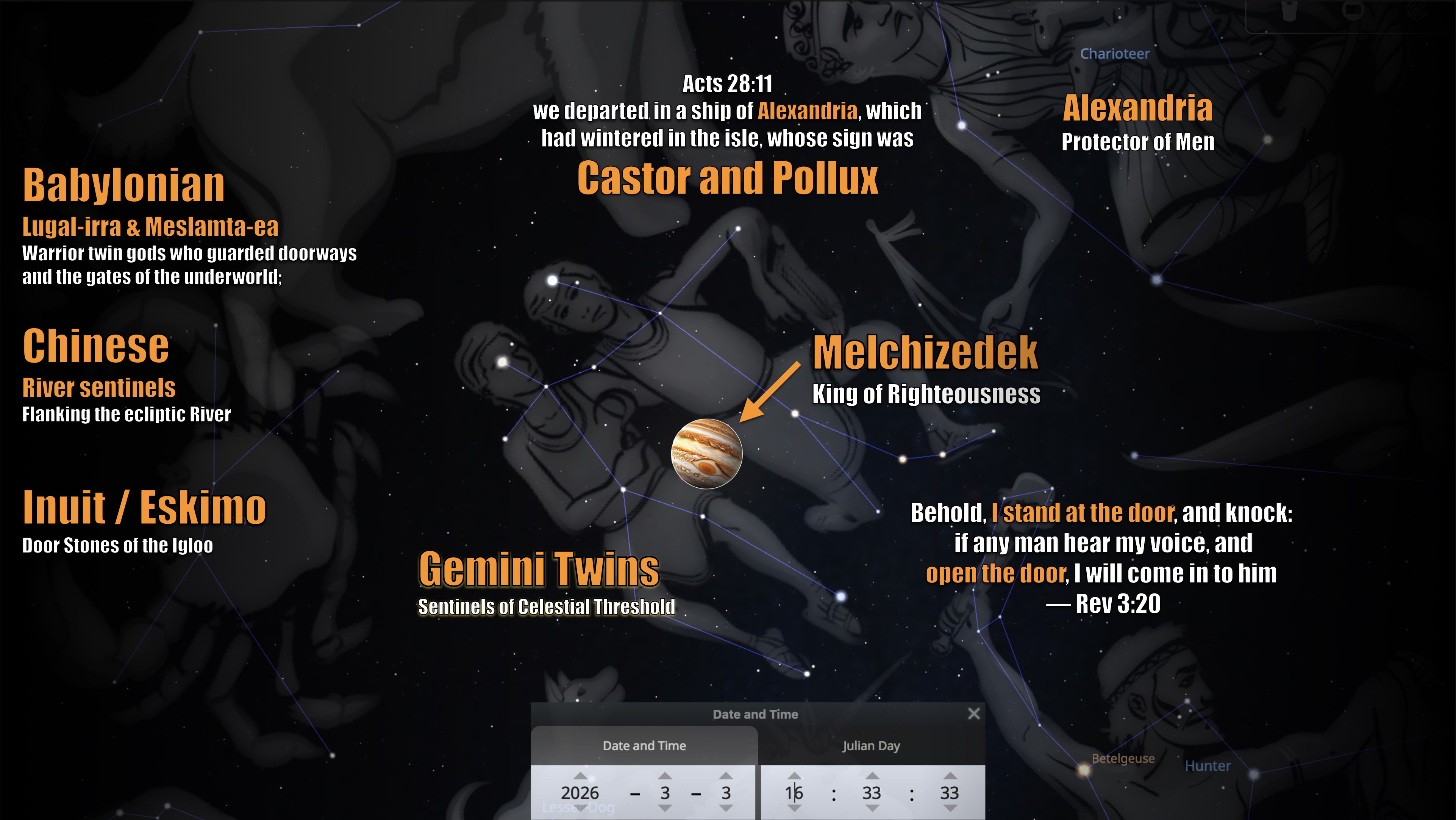1456x820 pixels.
Task: Close the Date and Time dialog
Action: pos(974,714)
